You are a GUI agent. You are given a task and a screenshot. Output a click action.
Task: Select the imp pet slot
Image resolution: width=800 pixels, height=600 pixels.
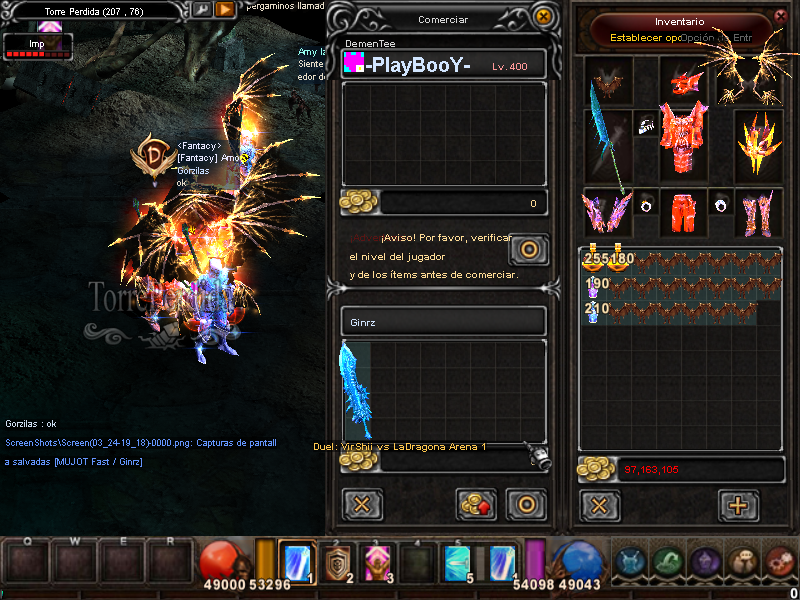[x=607, y=80]
